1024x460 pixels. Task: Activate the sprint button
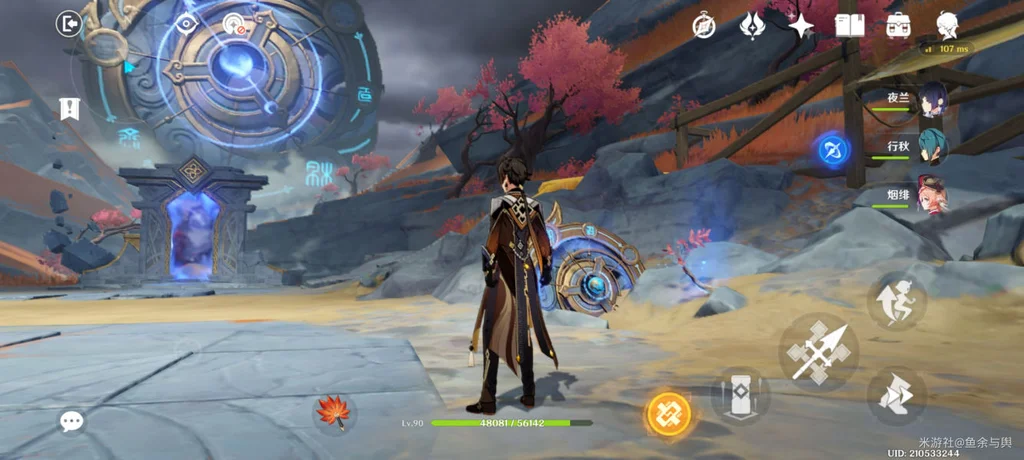tap(895, 301)
